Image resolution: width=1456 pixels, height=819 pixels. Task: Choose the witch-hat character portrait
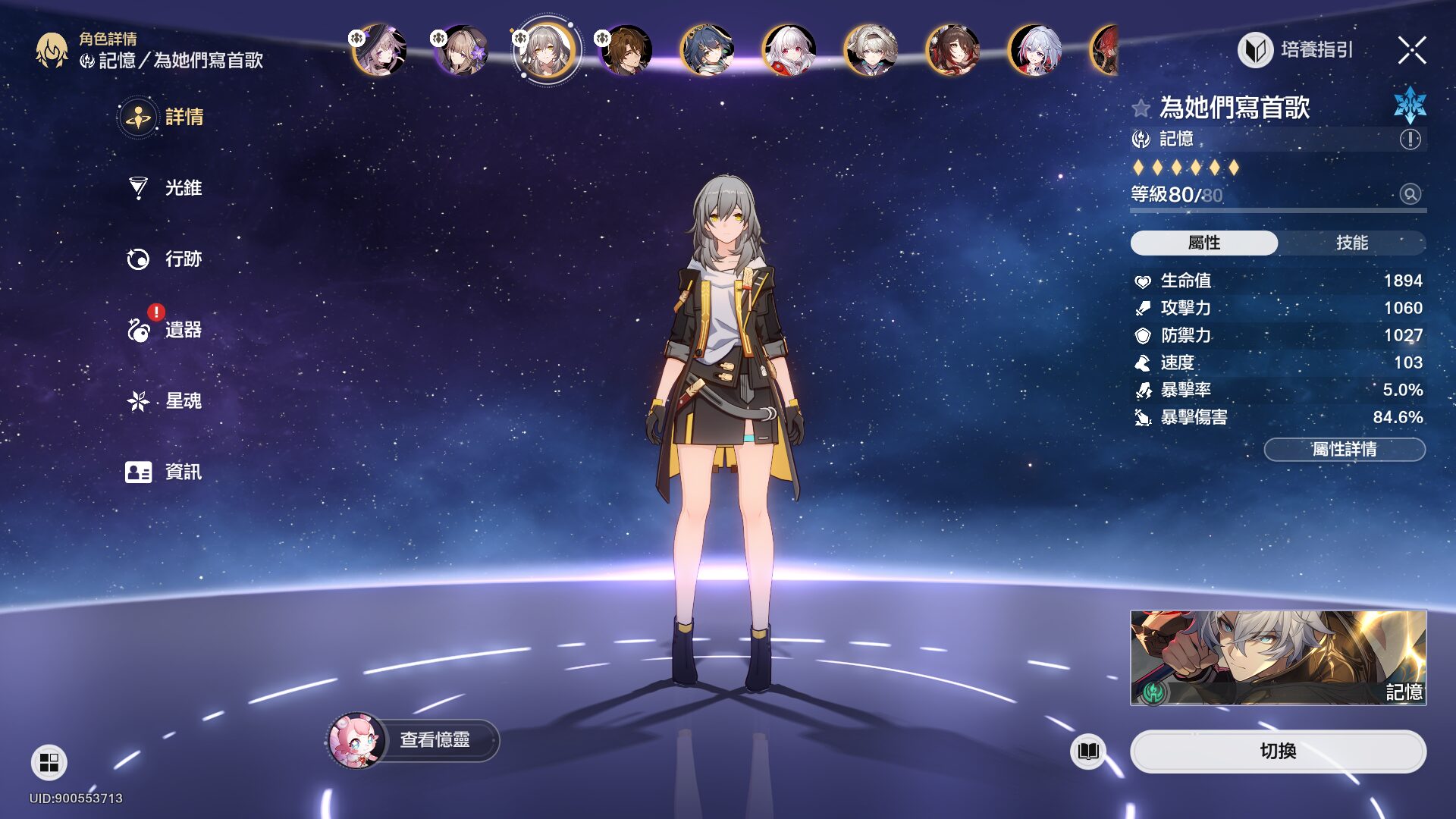tap(379, 51)
